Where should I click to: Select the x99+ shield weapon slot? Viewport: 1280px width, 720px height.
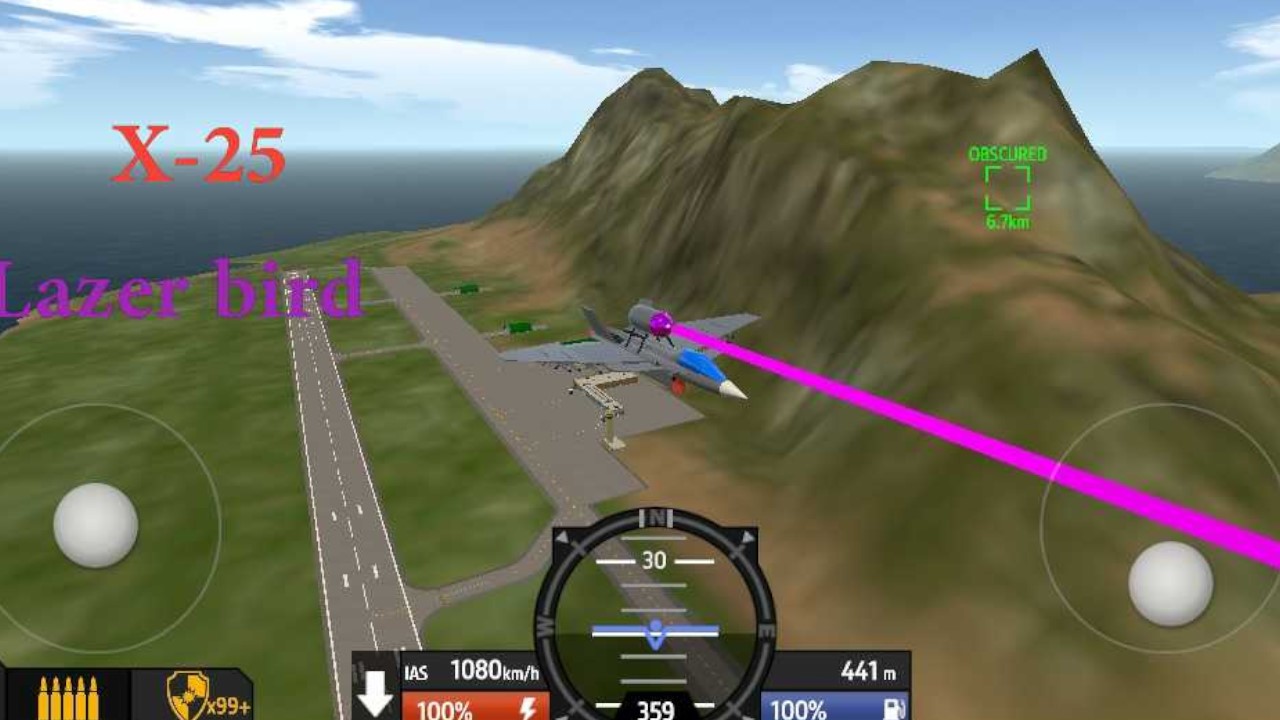[191, 697]
